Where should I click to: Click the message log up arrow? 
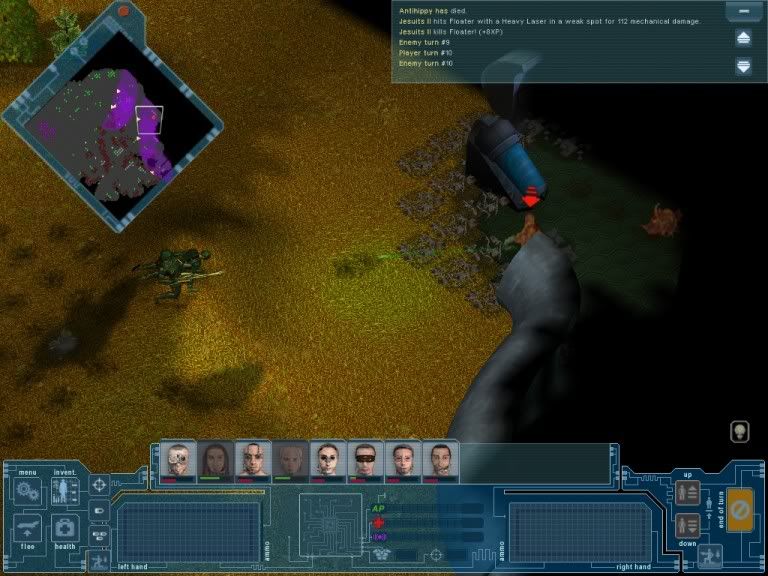click(743, 39)
